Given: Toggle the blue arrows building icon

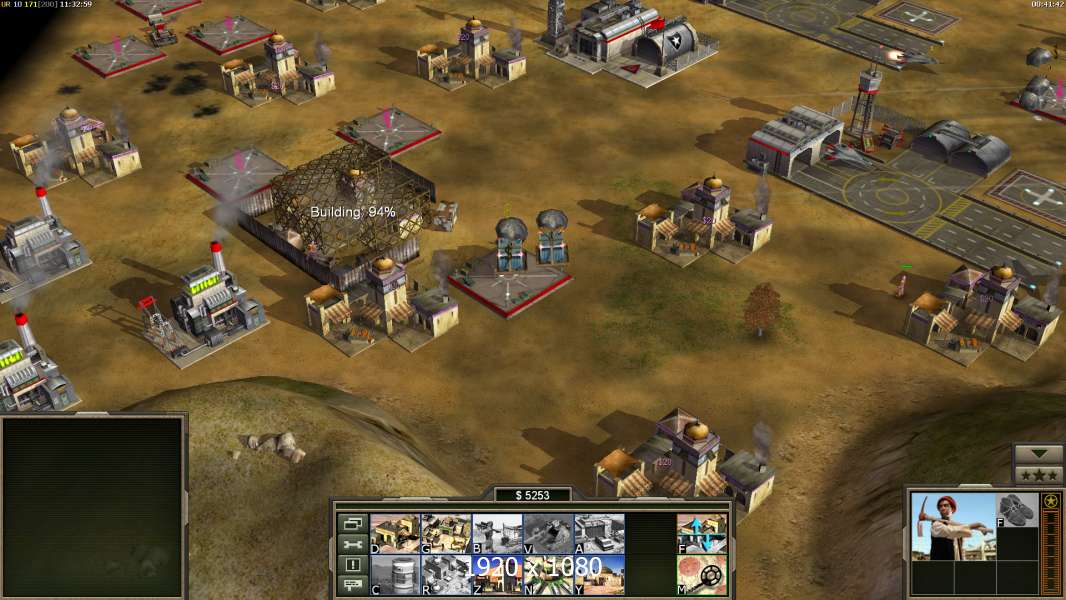Looking at the screenshot, I should [702, 533].
